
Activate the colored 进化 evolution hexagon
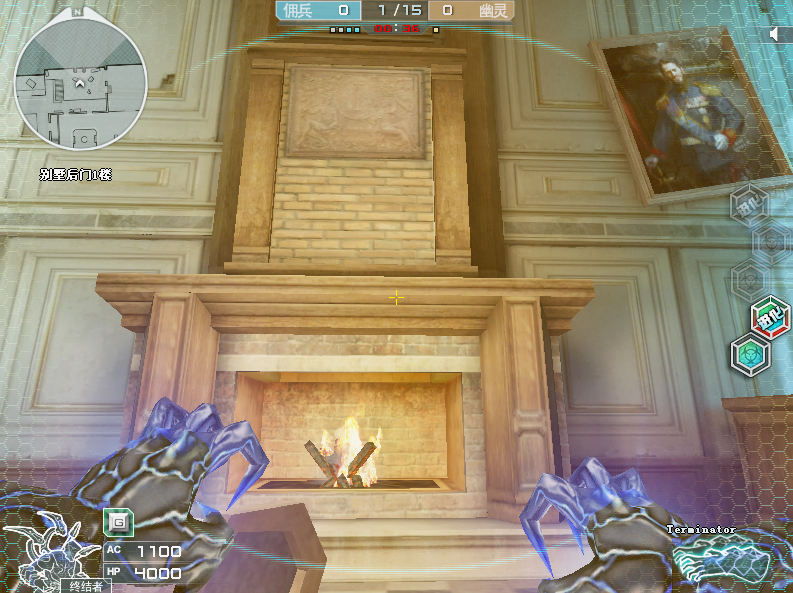tap(771, 317)
